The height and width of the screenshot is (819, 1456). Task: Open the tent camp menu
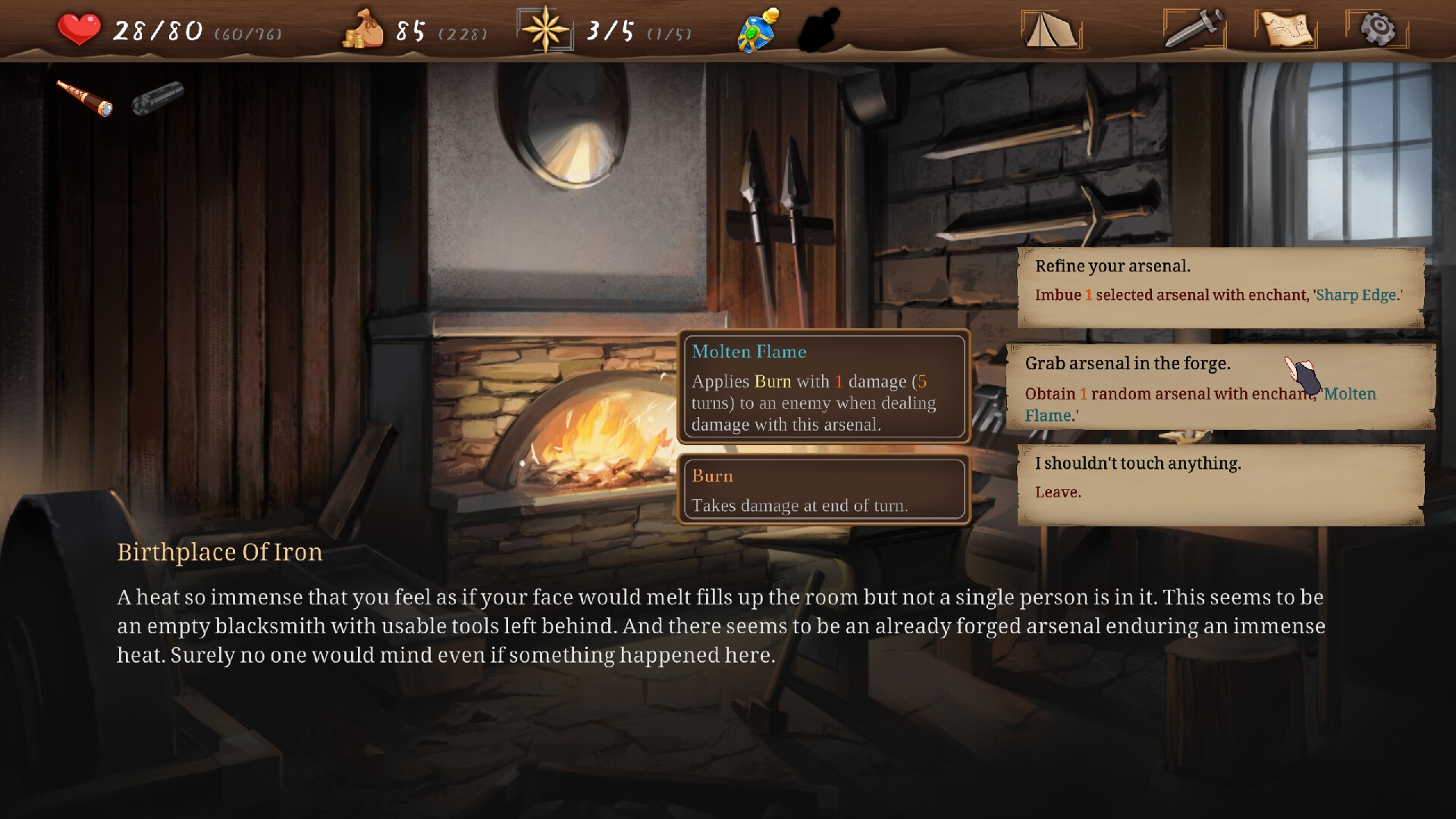1049,30
